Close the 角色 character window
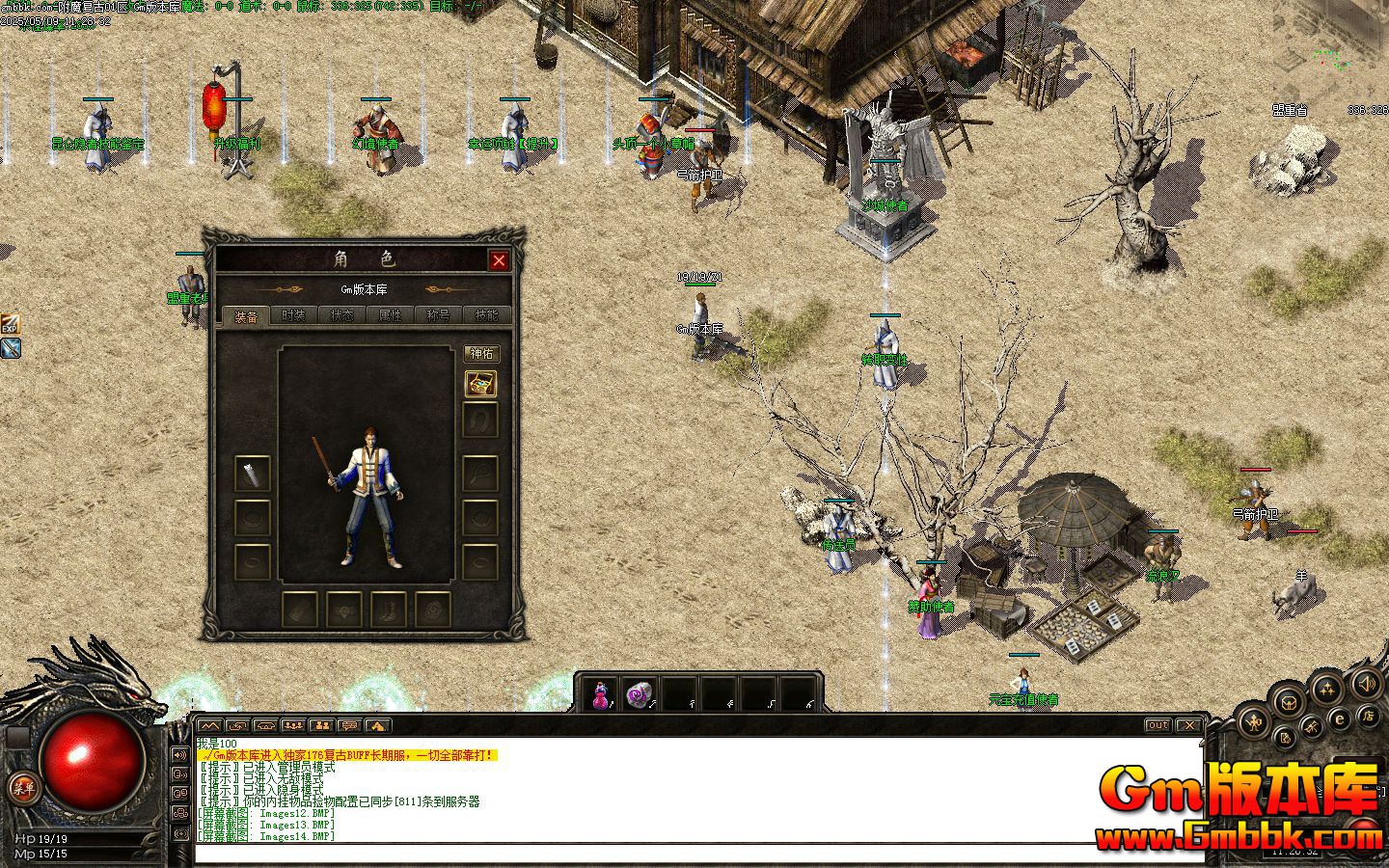Image resolution: width=1389 pixels, height=868 pixels. coord(499,260)
